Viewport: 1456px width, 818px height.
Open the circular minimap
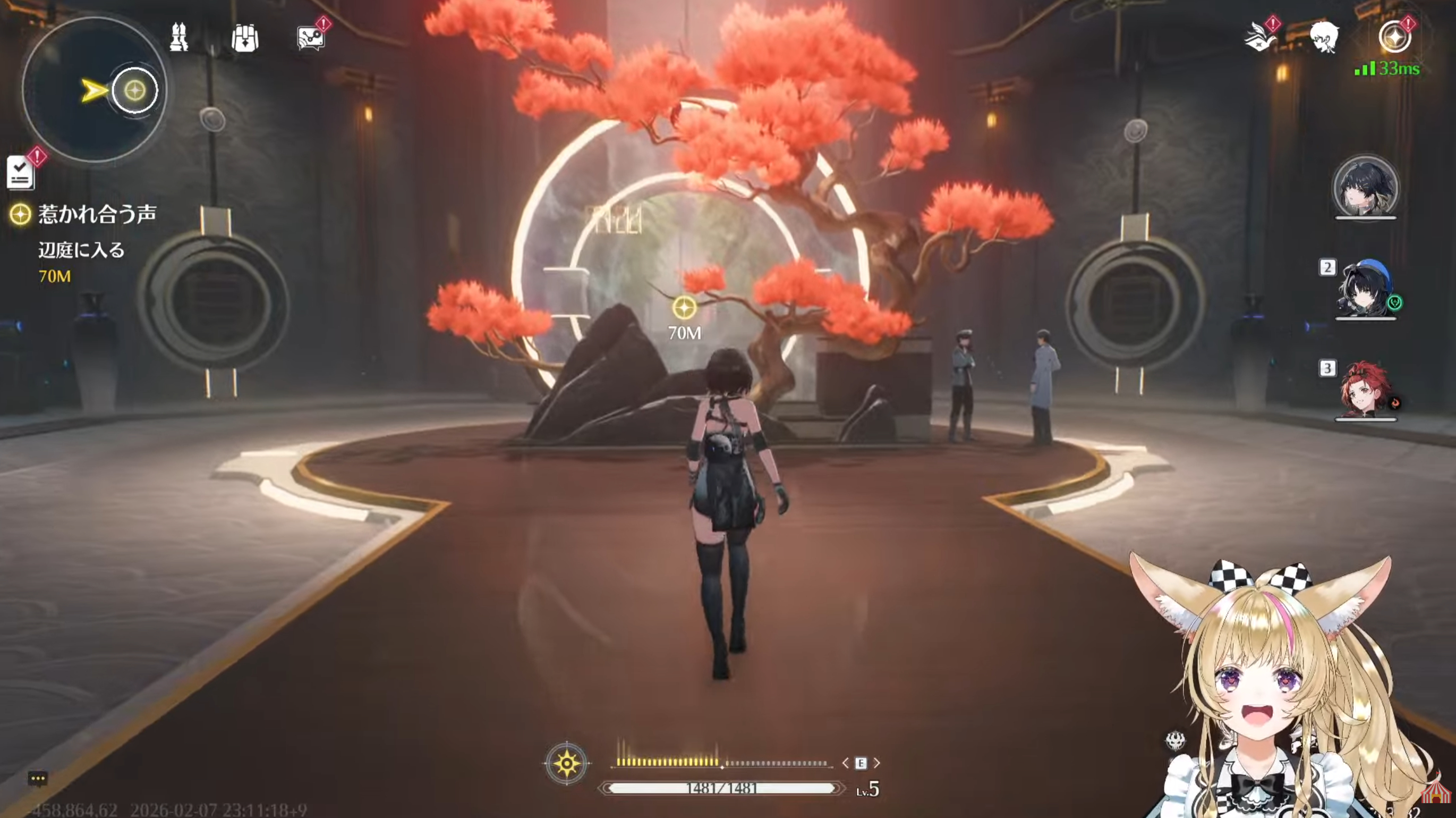tap(94, 89)
